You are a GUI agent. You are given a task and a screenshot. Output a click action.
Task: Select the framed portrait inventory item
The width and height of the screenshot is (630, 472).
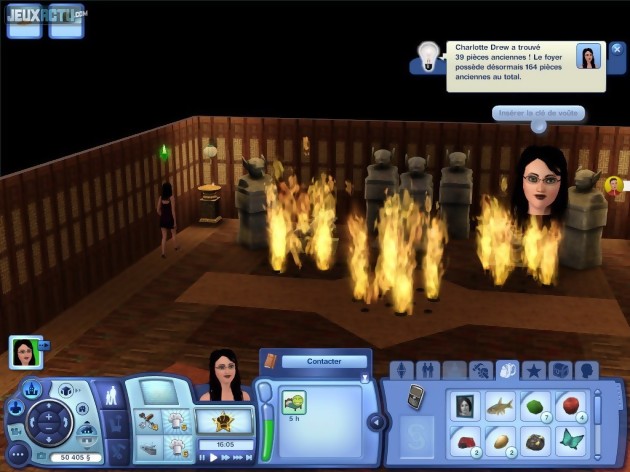tap(464, 406)
